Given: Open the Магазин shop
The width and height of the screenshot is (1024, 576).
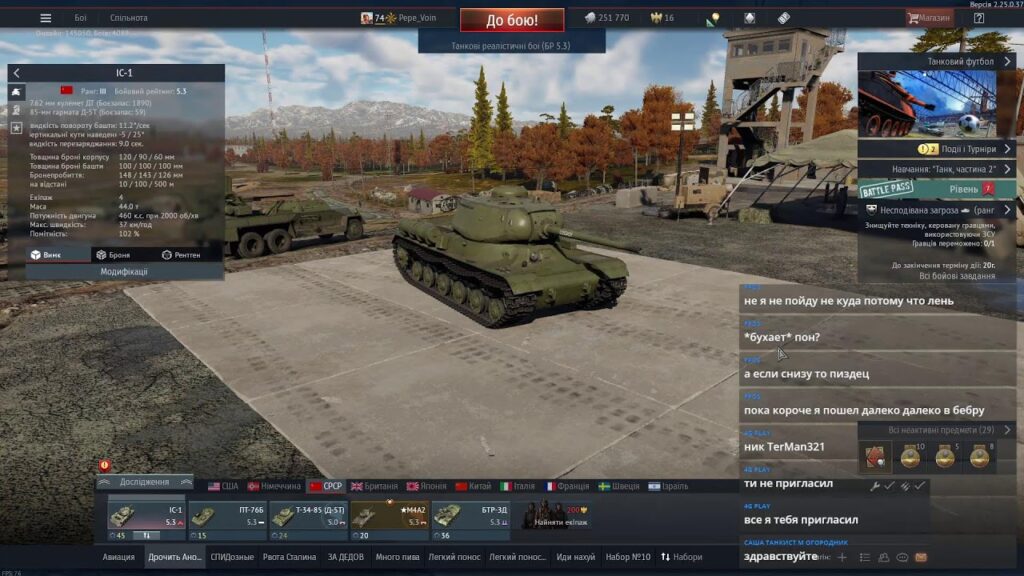Looking at the screenshot, I should coord(929,18).
